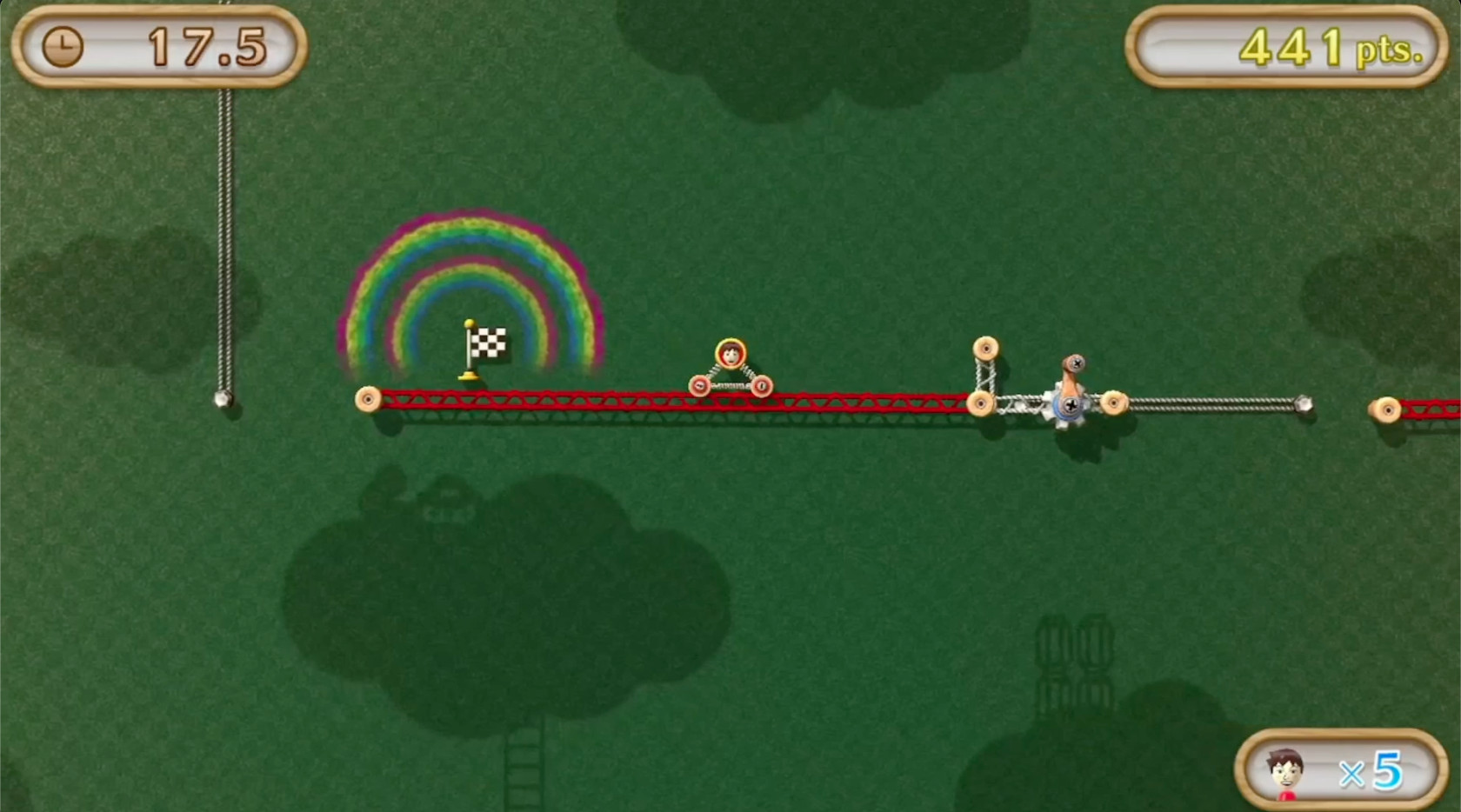Select the front wheel of the cart
The image size is (1461, 812).
click(762, 385)
